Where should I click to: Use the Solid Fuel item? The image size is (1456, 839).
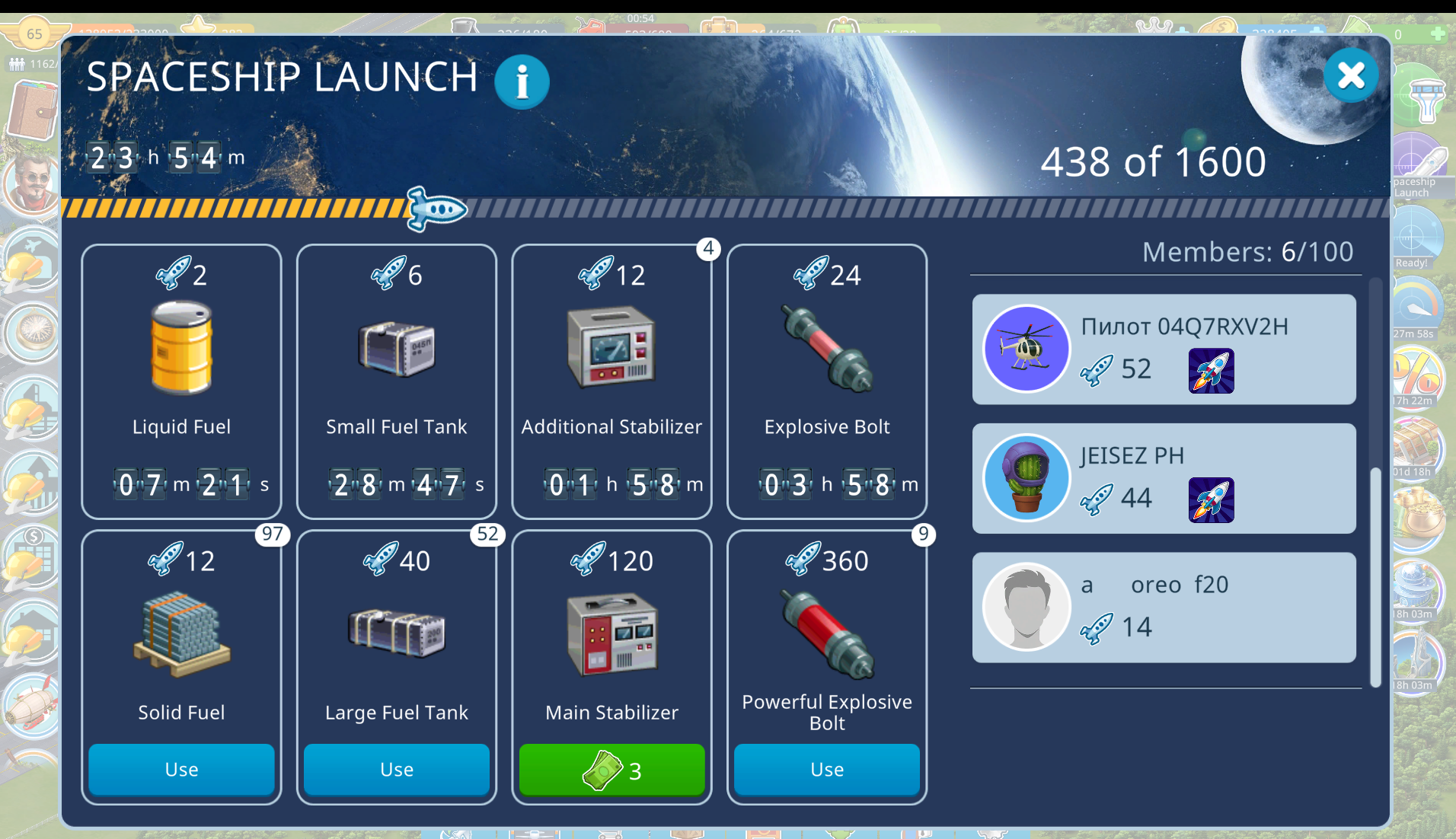pos(181,770)
